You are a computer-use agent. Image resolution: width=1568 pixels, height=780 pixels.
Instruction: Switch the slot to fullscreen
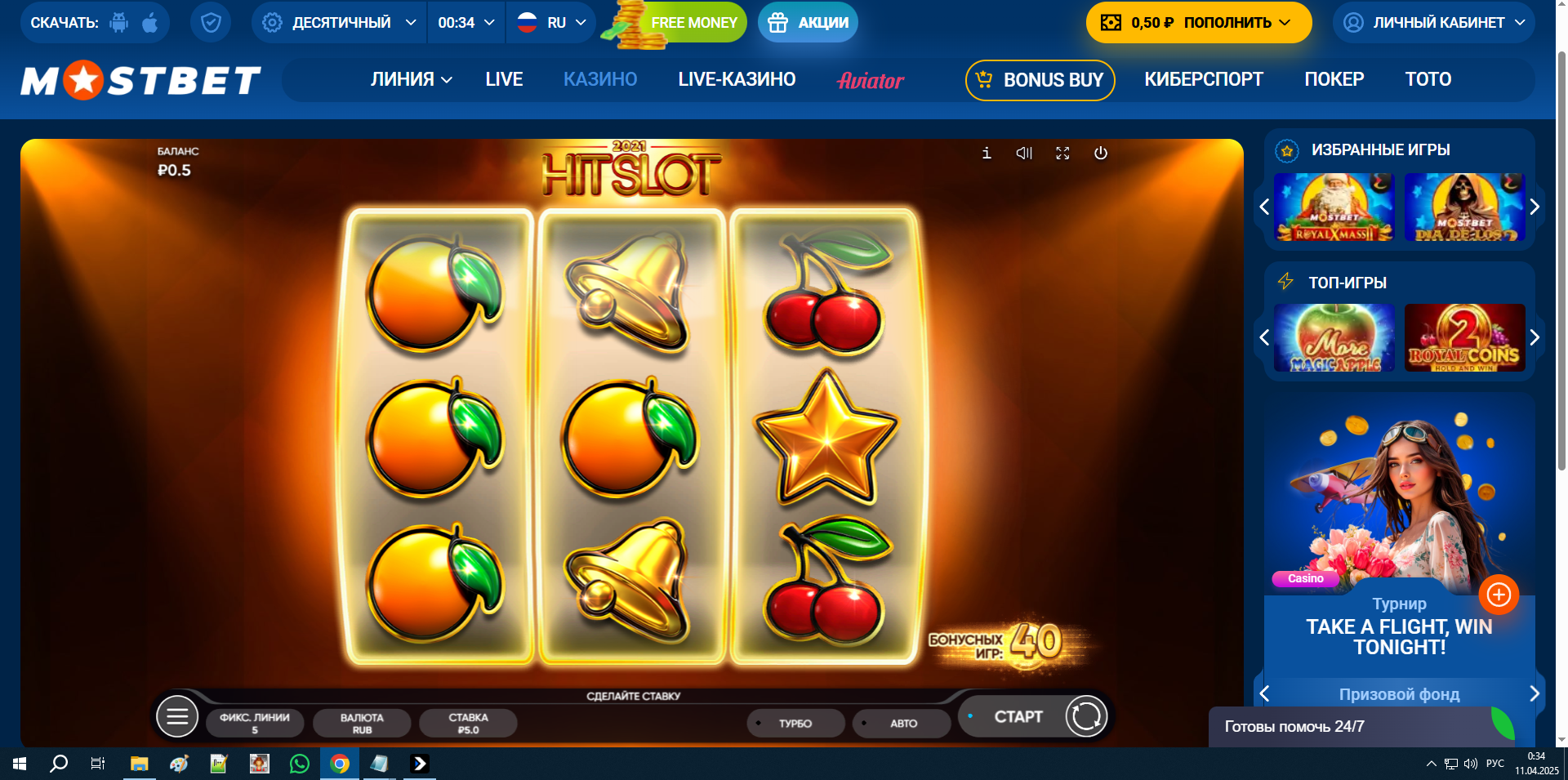[1062, 153]
